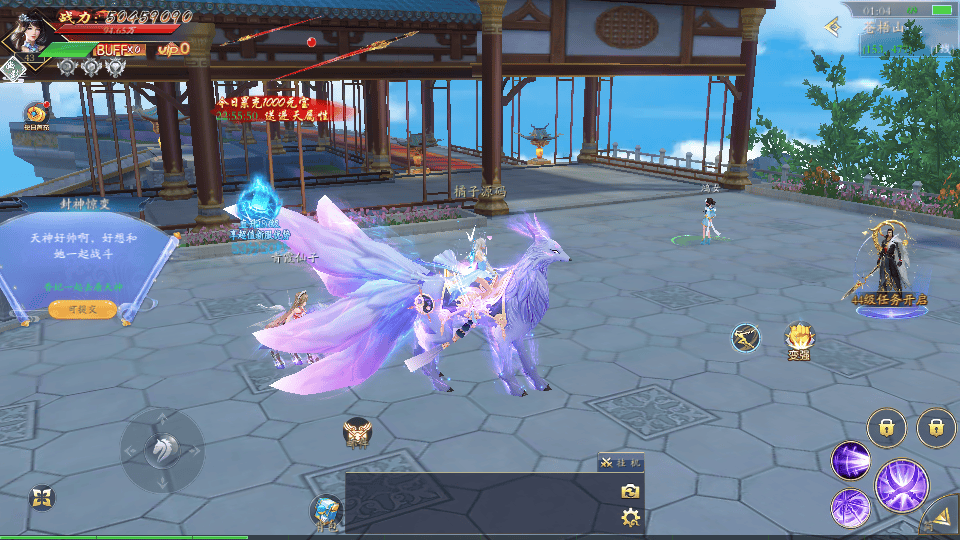Viewport: 960px width, 540px height.
Task: Click the four-arrows icon at bottom left
Action: 41,497
